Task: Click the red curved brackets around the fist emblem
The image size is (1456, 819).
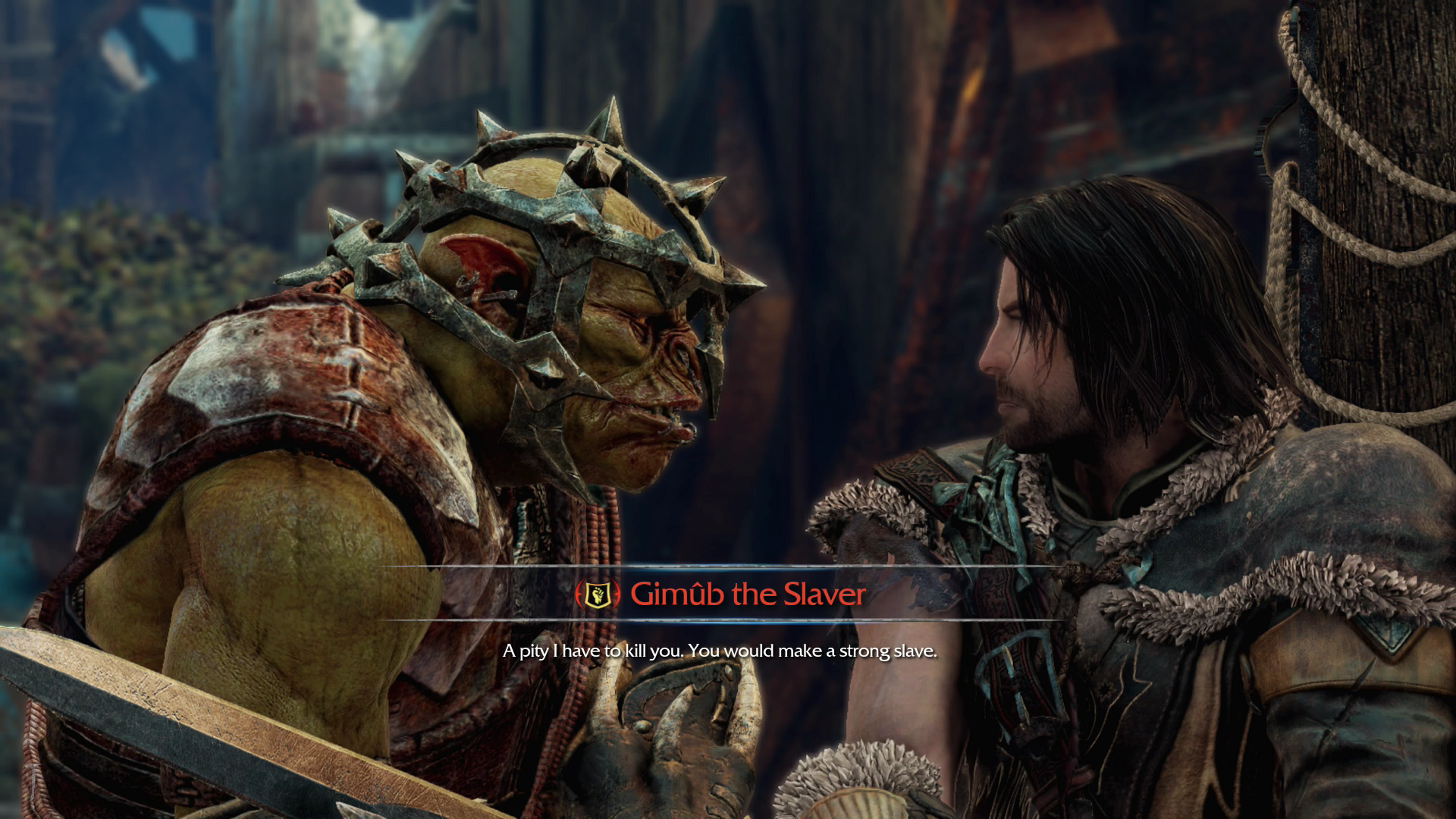Action: [x=579, y=594]
